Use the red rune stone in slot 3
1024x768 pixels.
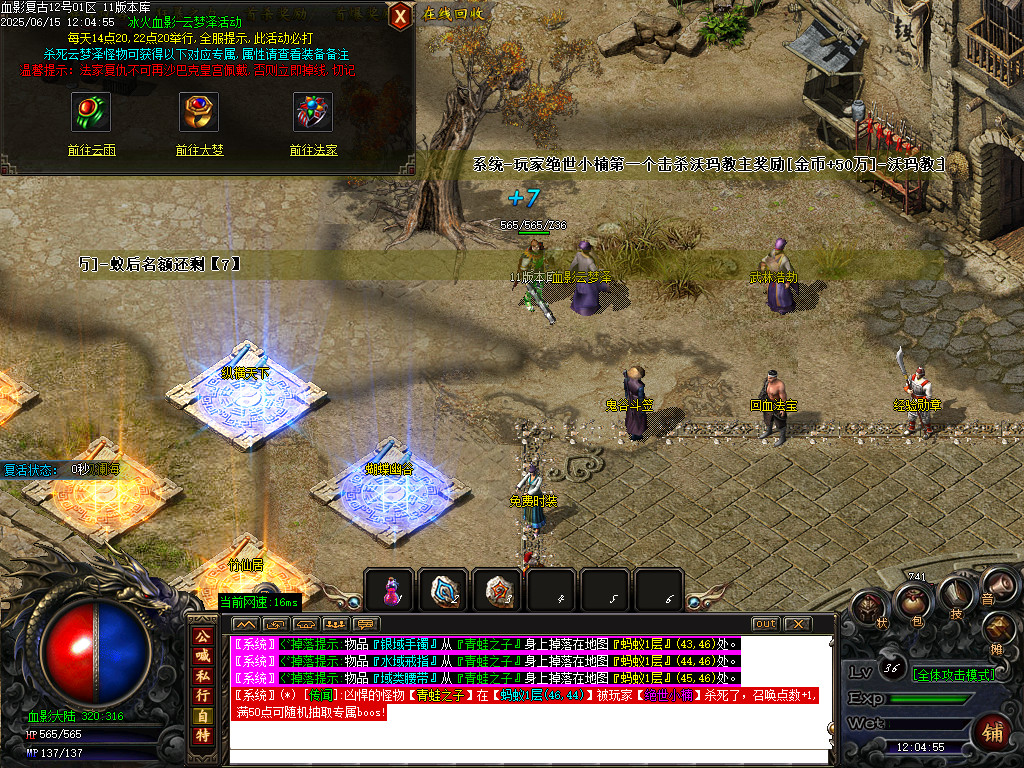tap(497, 590)
